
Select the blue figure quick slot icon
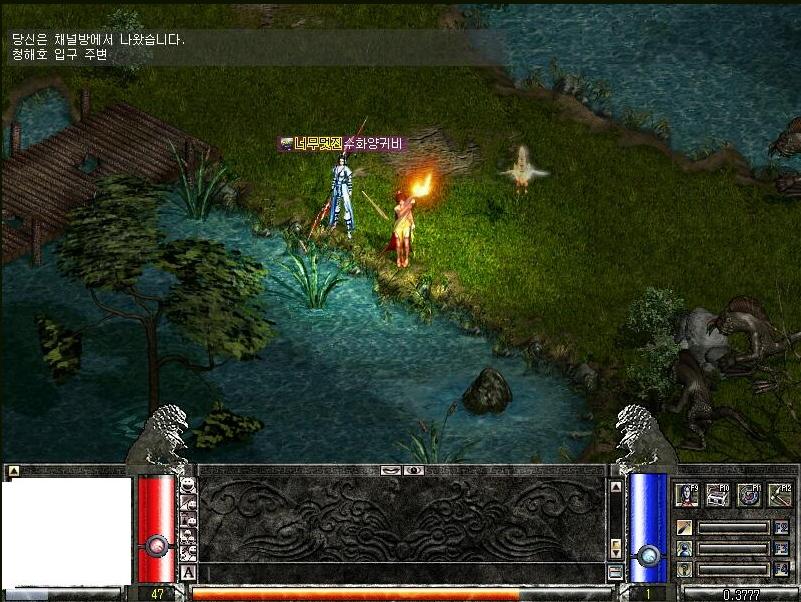point(685,548)
